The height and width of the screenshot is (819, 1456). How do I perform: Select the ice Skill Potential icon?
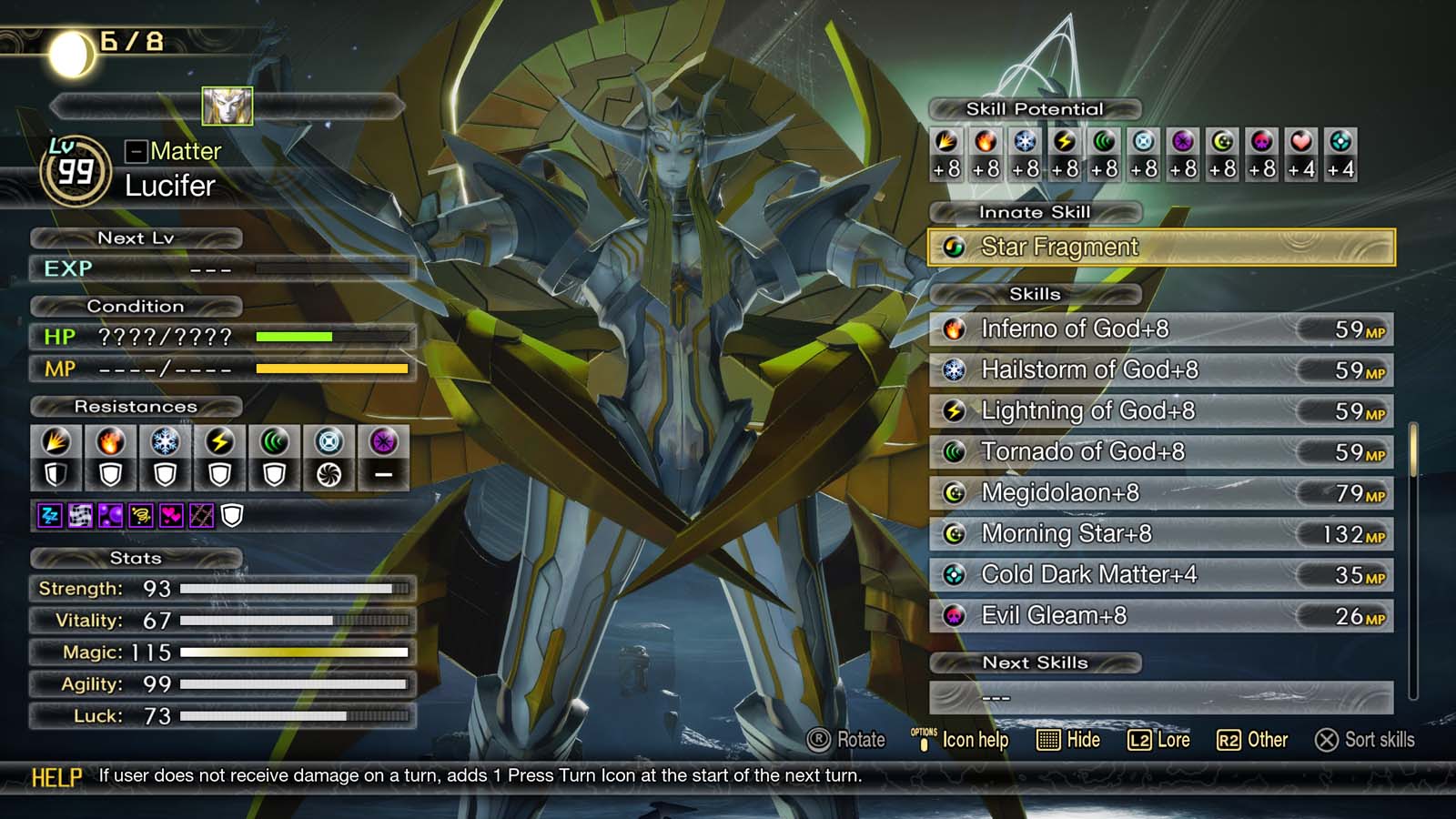tap(1024, 141)
